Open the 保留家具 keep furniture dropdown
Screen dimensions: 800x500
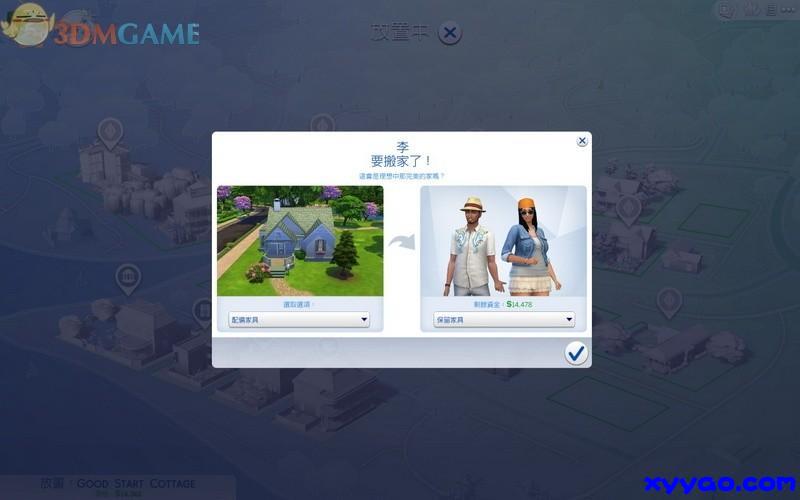(x=504, y=320)
